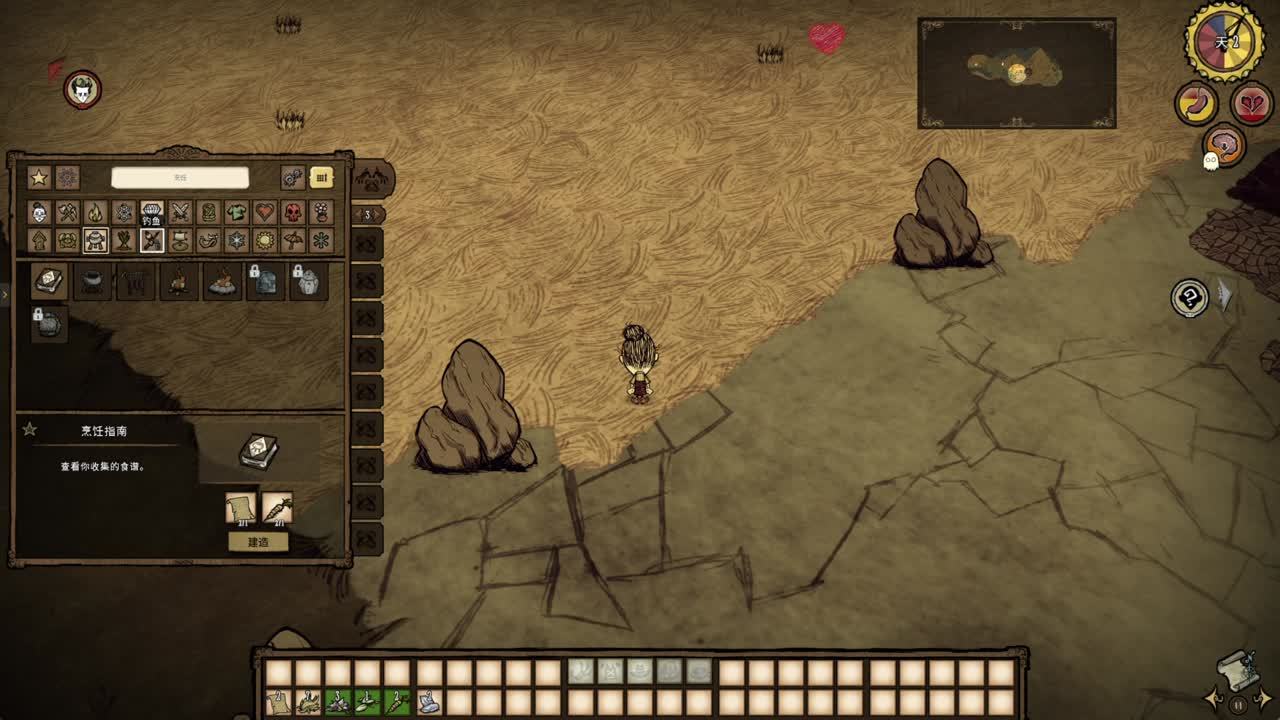Select the papyrus scroll inventory slot

tap(277, 702)
